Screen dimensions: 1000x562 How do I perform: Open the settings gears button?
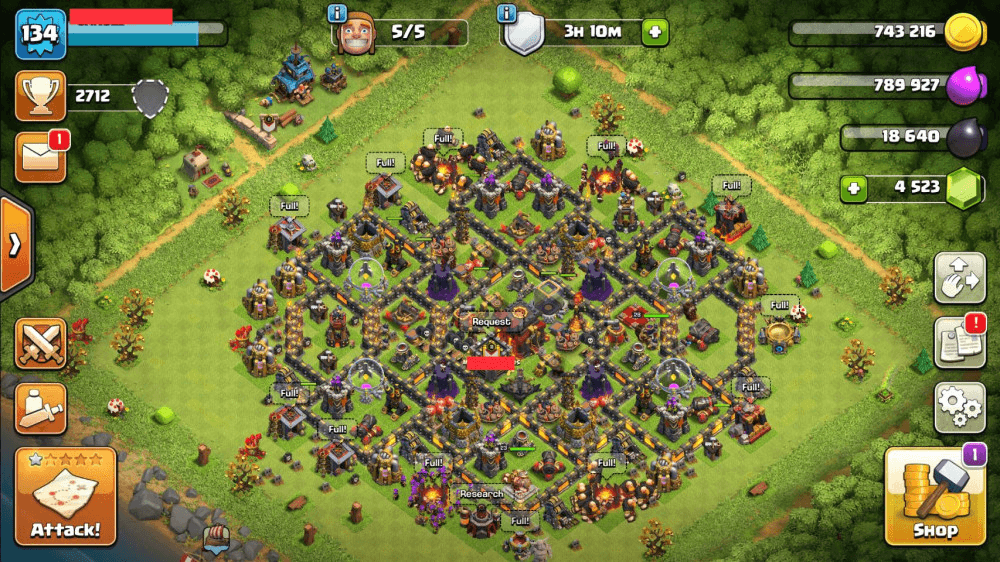[x=960, y=407]
